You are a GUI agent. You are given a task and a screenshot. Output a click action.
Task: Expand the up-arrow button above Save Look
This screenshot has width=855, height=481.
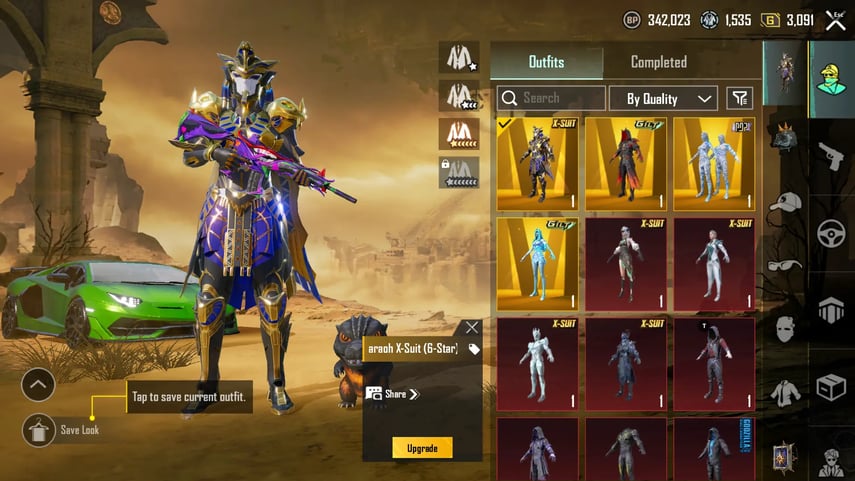[x=38, y=384]
